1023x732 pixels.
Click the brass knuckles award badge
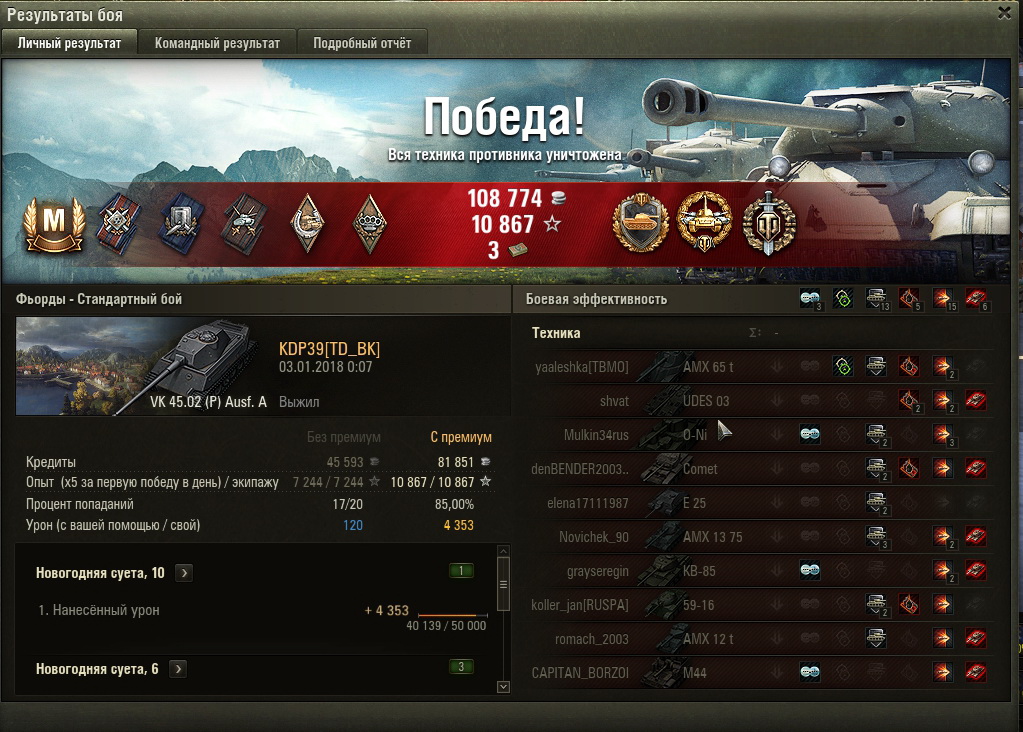(371, 223)
